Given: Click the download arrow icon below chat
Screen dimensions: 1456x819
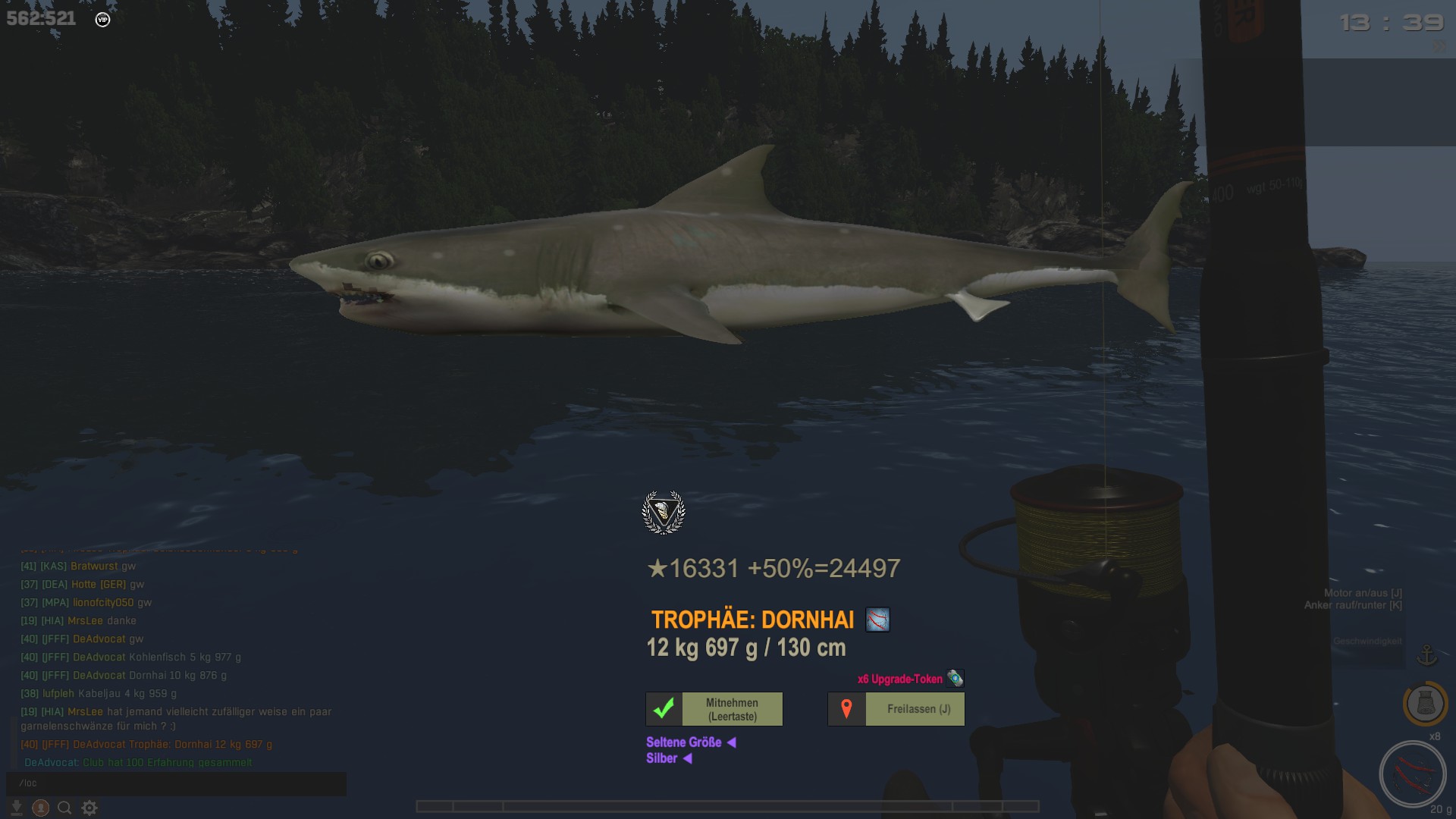Looking at the screenshot, I should click(x=16, y=808).
